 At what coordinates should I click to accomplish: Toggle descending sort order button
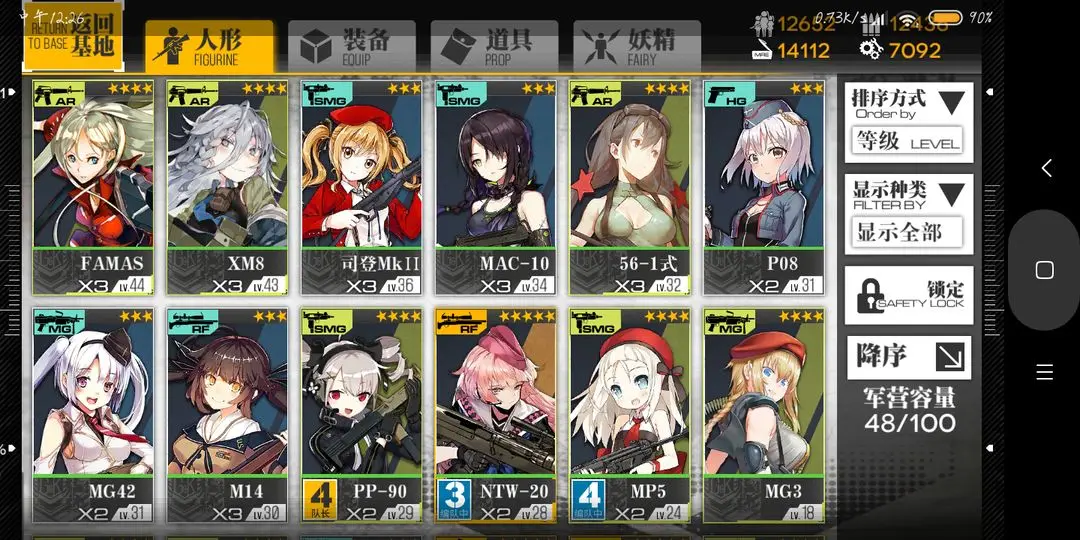point(908,357)
